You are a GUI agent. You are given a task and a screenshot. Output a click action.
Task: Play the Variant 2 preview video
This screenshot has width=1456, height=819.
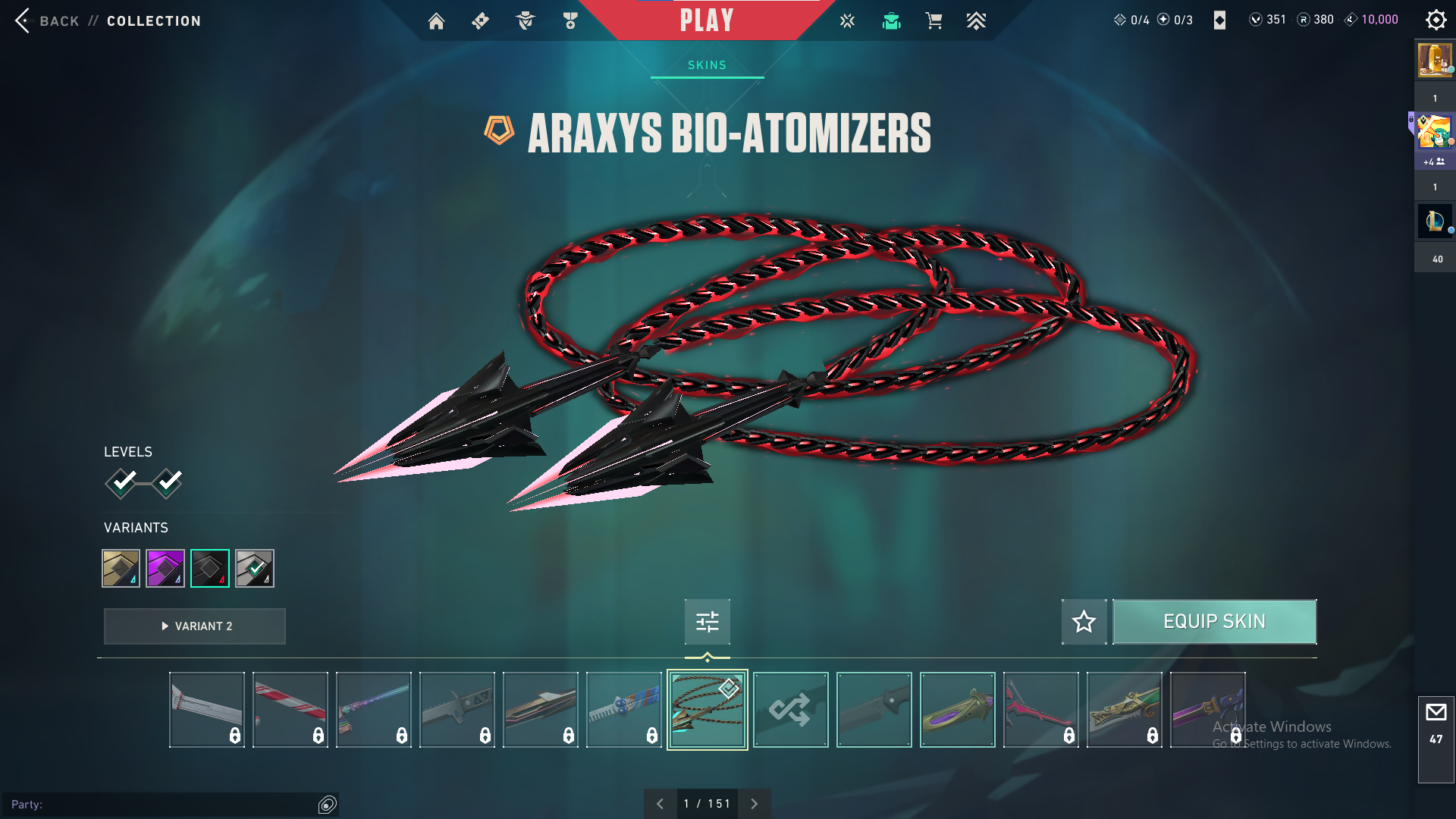[x=195, y=626]
